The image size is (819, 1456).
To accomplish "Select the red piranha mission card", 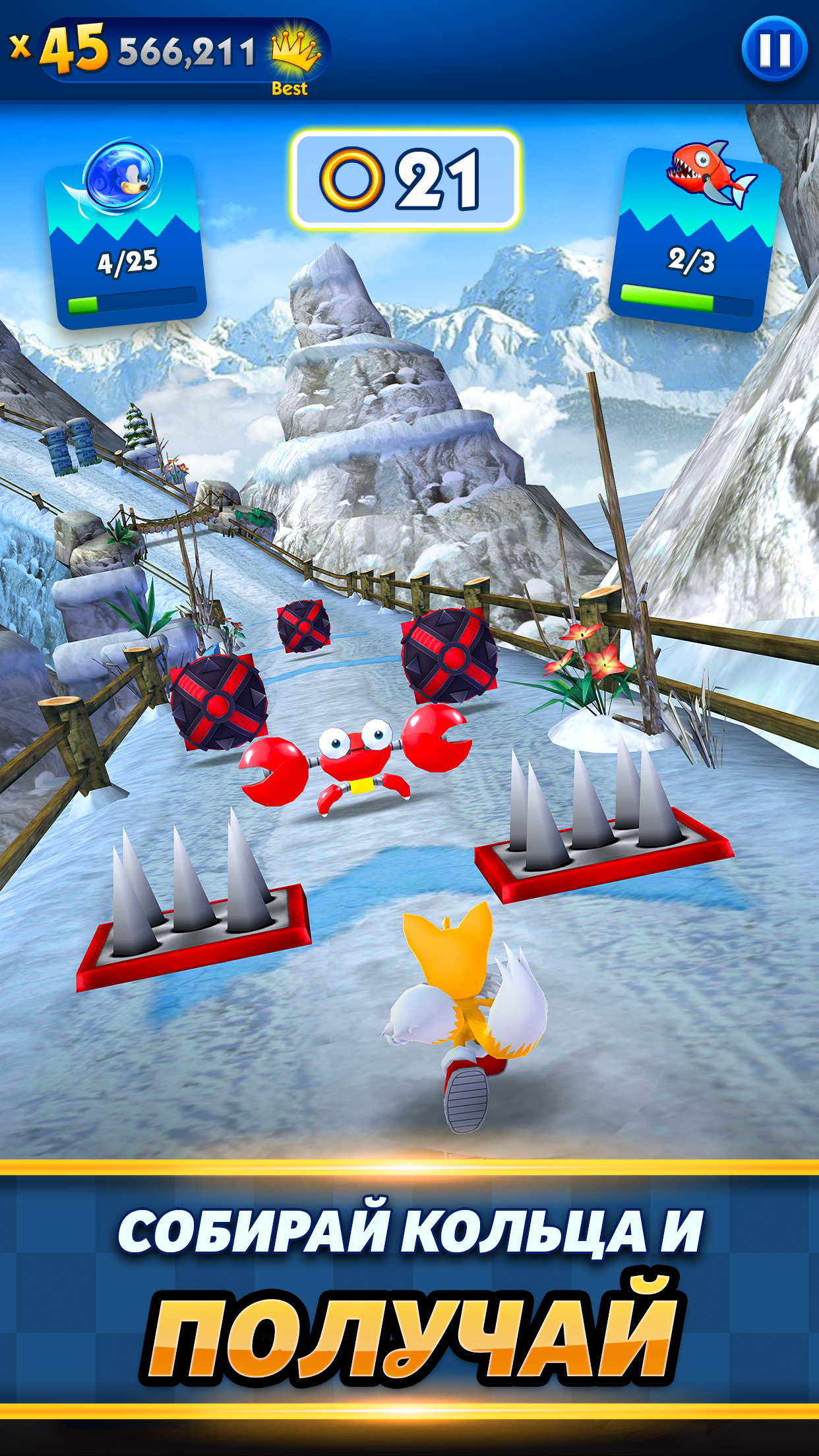I will 694,237.
